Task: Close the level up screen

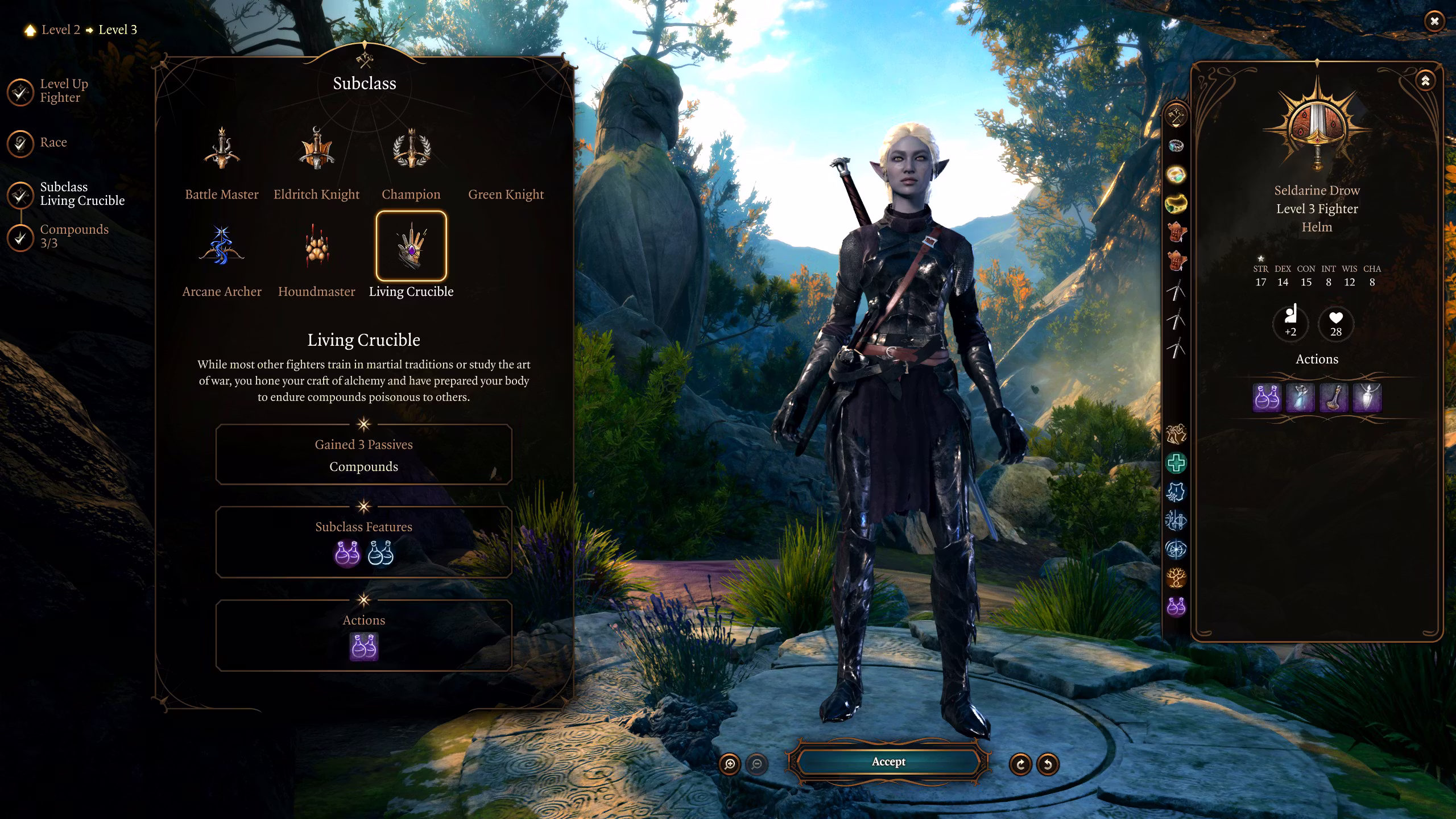Action: pos(1434,22)
